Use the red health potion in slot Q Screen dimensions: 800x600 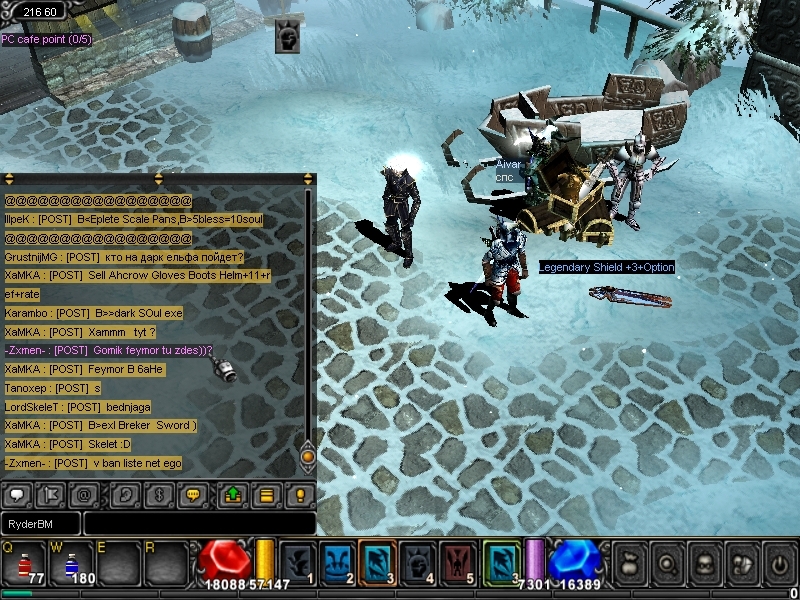click(24, 563)
